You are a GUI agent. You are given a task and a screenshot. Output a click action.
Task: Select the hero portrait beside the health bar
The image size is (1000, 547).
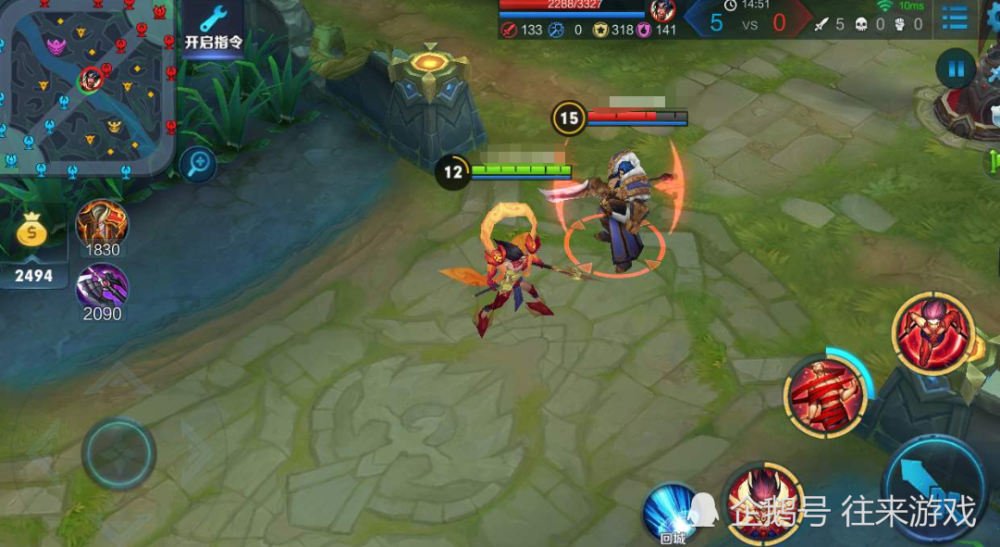[661, 12]
